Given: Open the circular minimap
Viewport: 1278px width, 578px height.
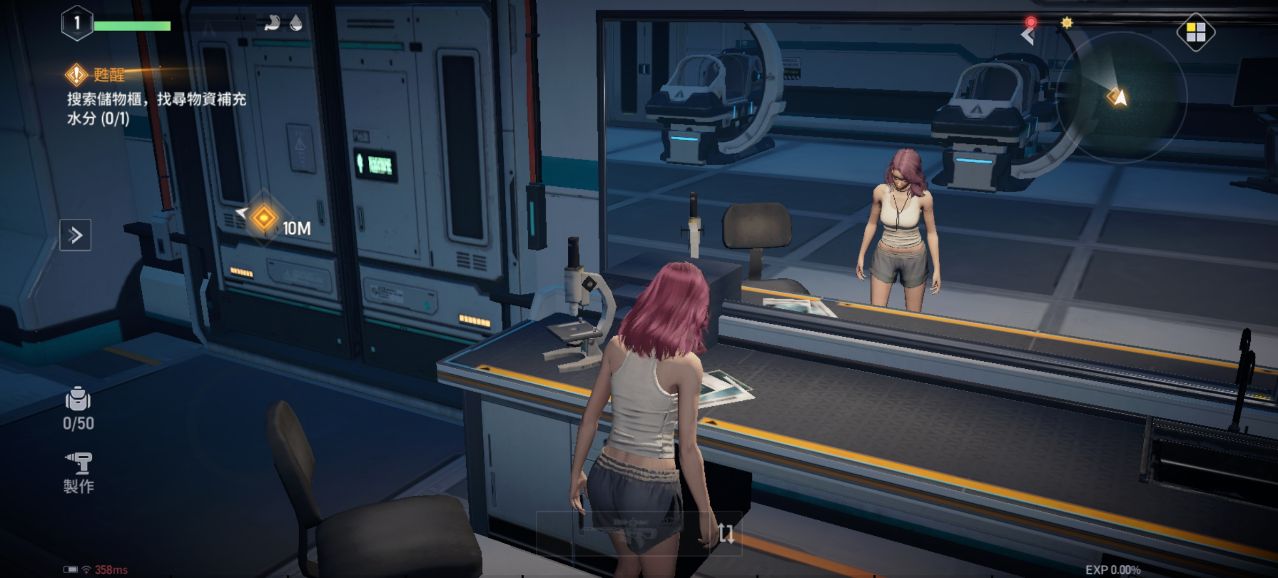Looking at the screenshot, I should coord(1121,97).
